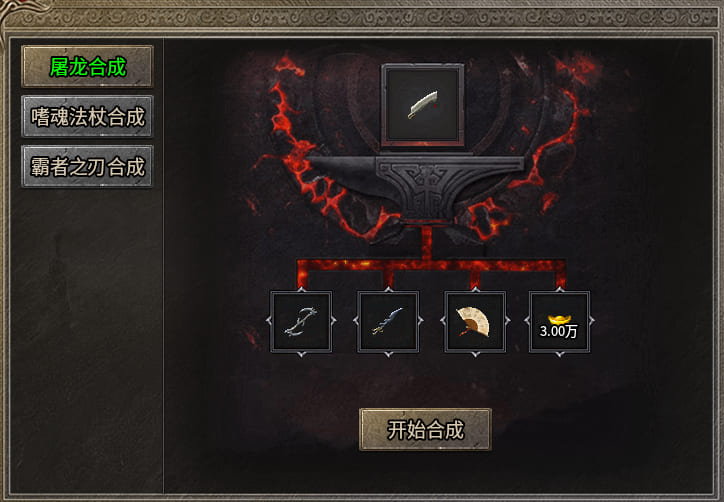Select the blue sword material slot
The image size is (724, 502).
coord(388,322)
